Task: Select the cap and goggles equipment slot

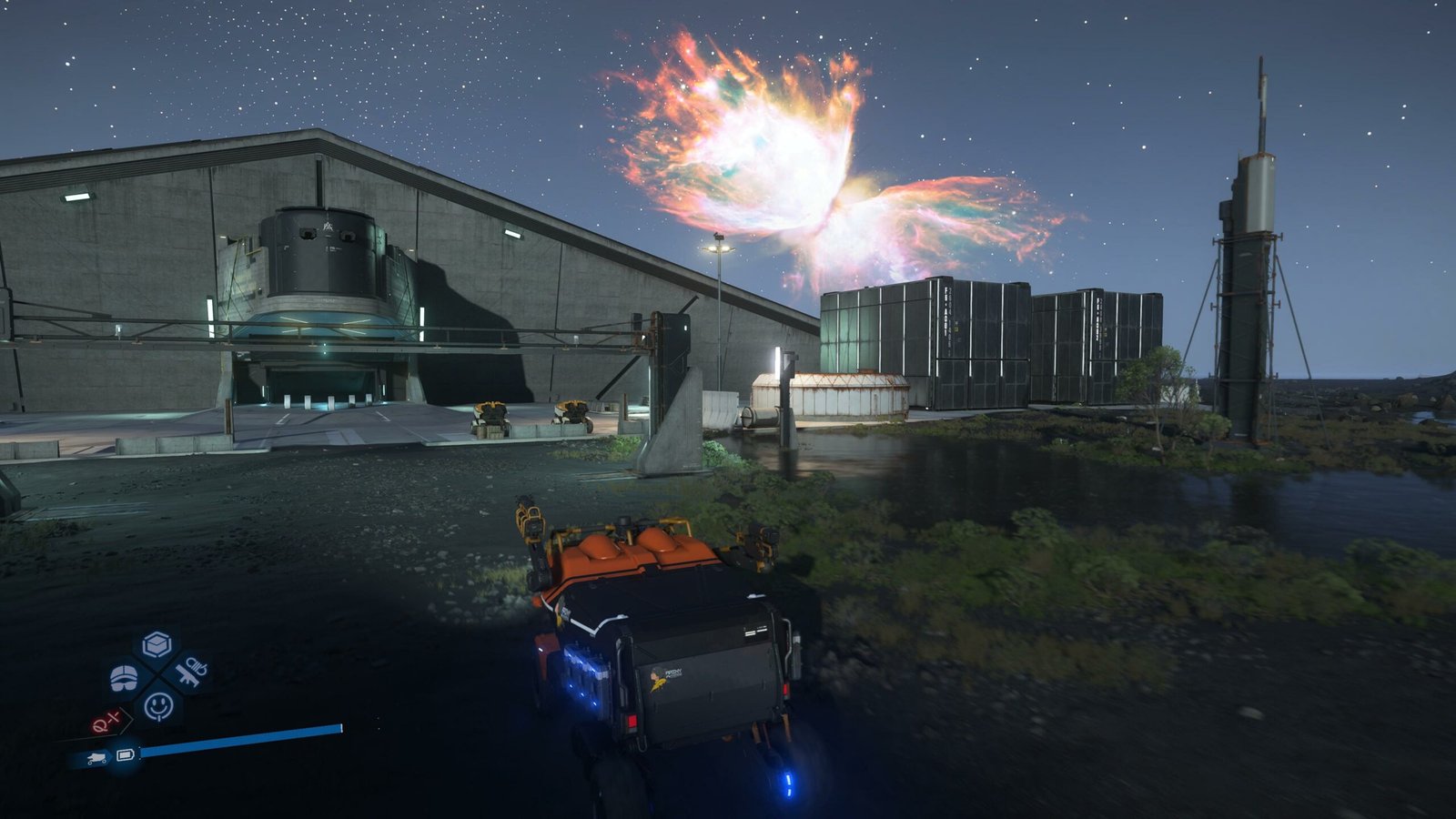Action: click(x=125, y=676)
